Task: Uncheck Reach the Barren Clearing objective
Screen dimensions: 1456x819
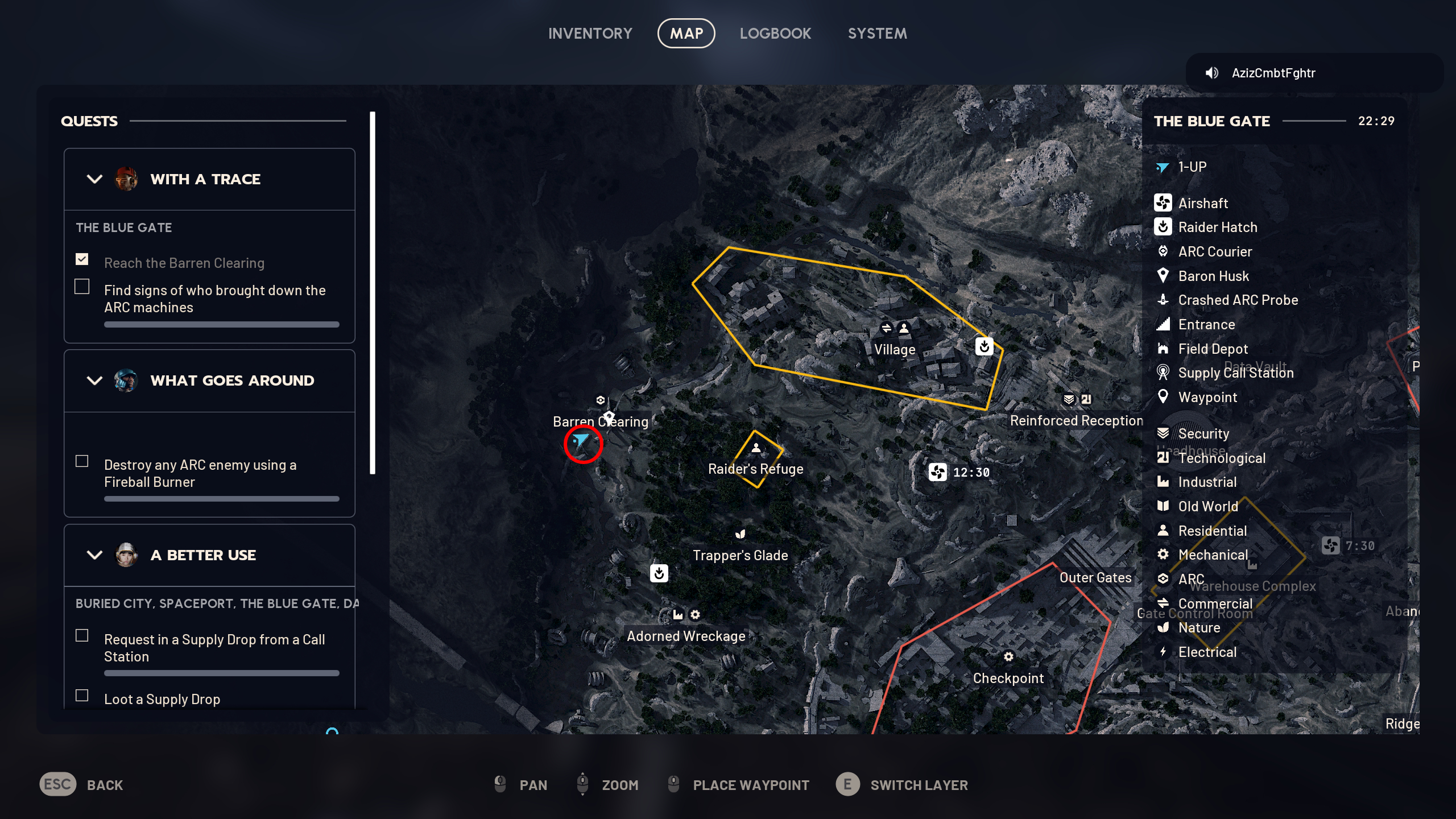Action: tap(82, 259)
